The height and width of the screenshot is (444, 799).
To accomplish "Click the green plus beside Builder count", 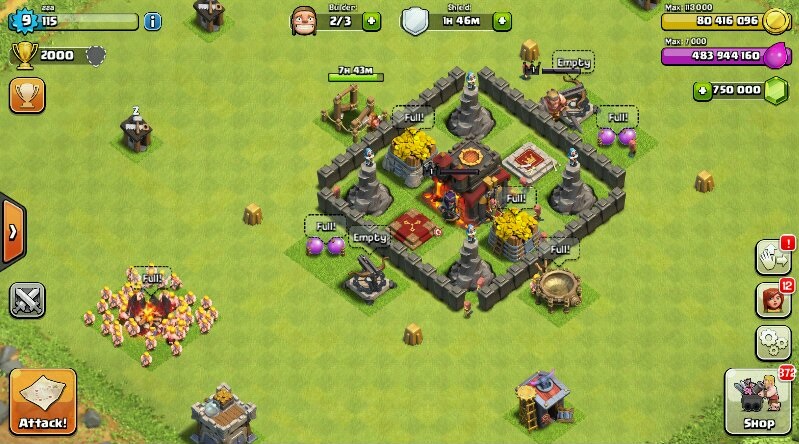I will [x=372, y=20].
